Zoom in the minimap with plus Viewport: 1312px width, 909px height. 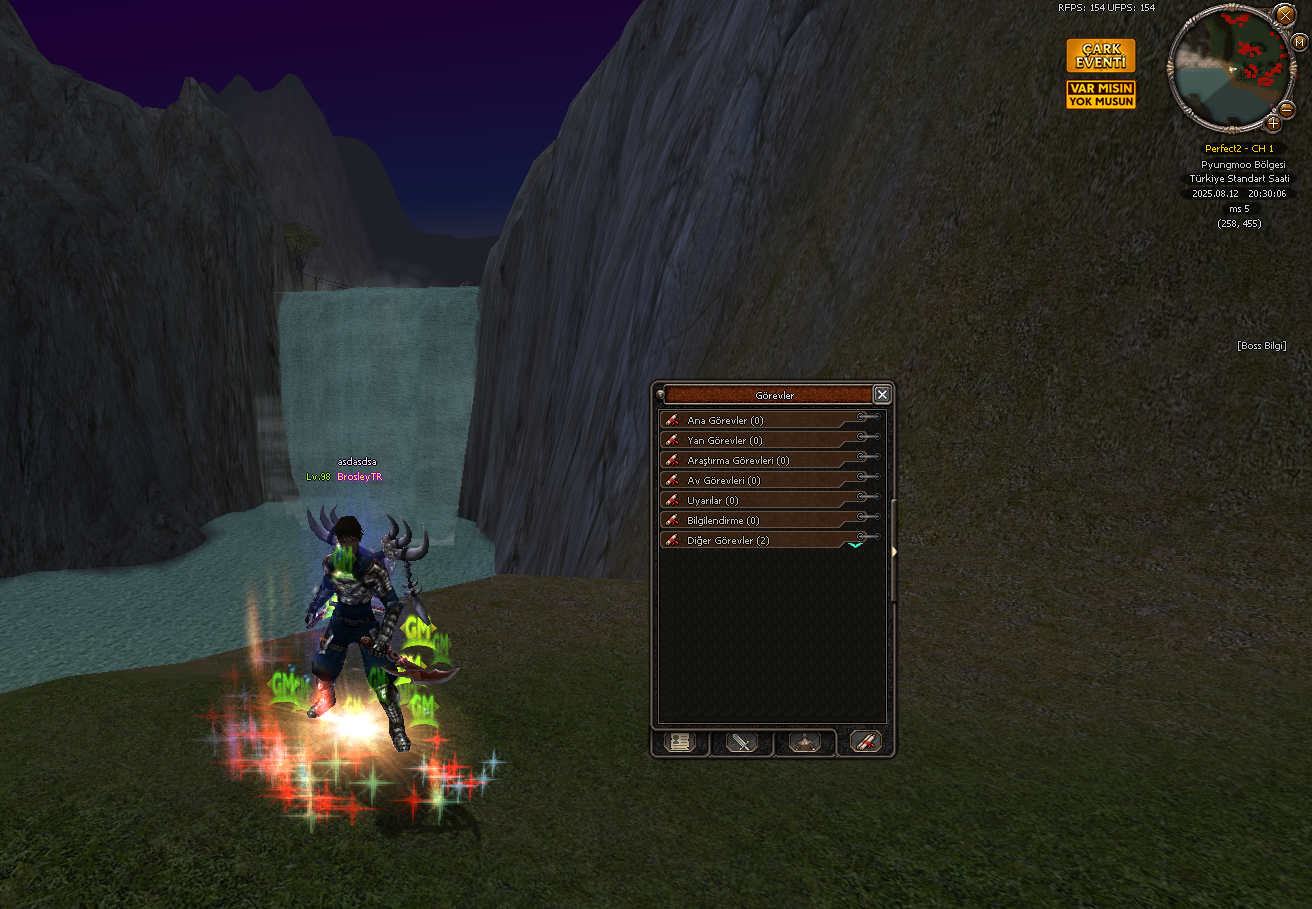1273,124
